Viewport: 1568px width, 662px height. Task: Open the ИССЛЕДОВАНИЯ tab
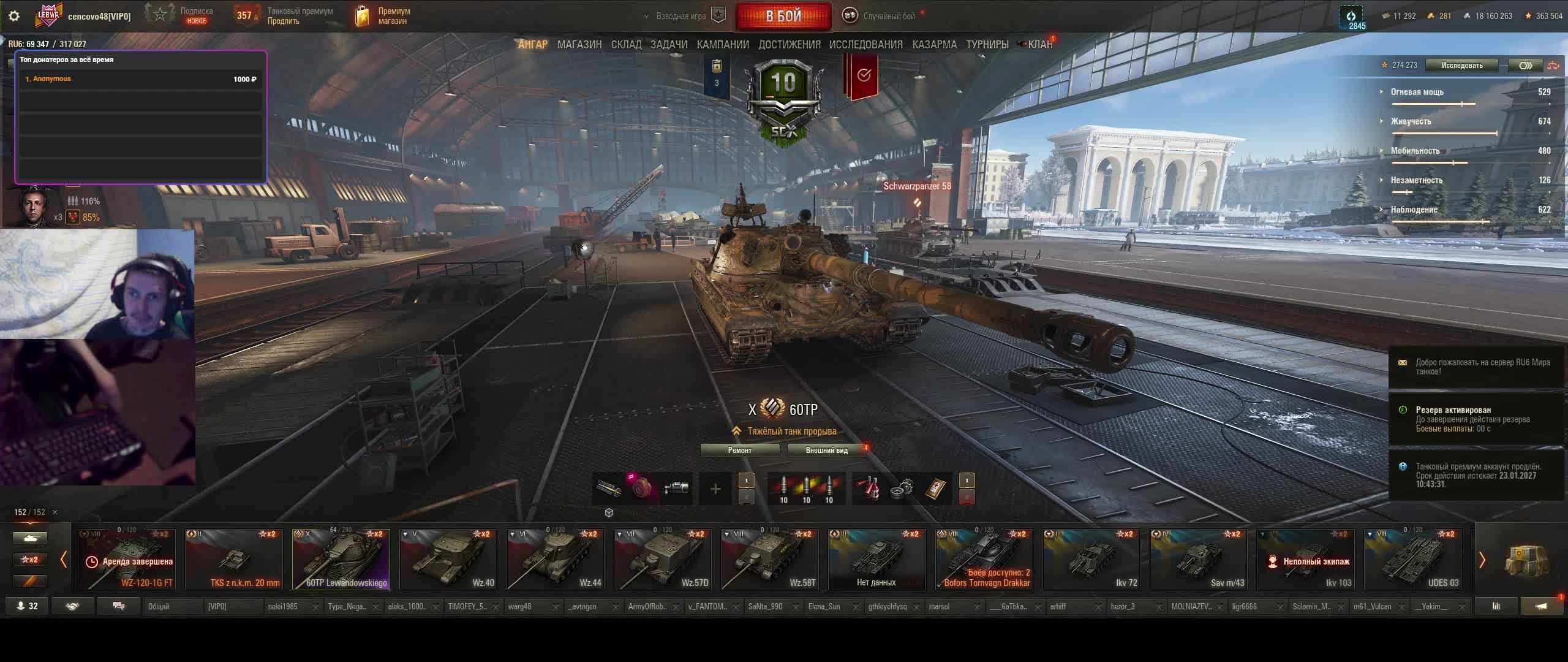tap(865, 45)
